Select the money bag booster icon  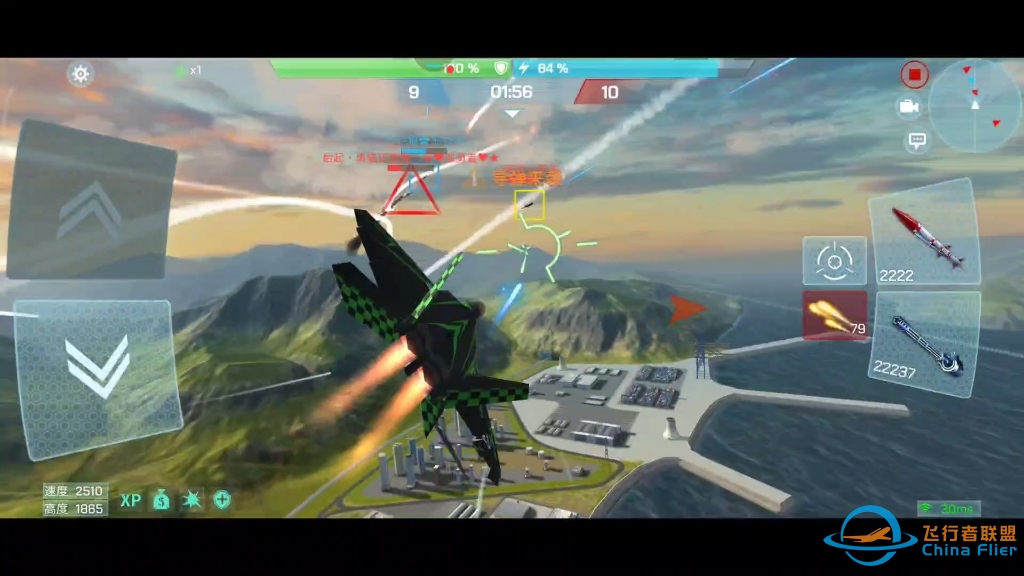(162, 500)
